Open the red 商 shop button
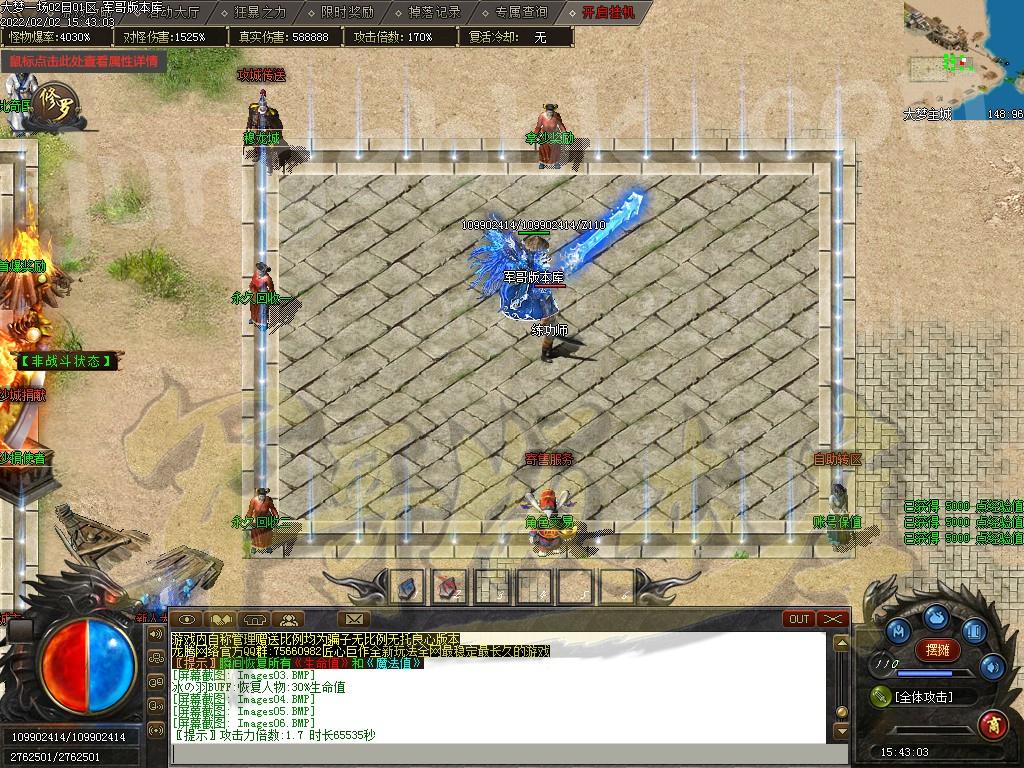Screen dimensions: 1024x768 pos(993,722)
